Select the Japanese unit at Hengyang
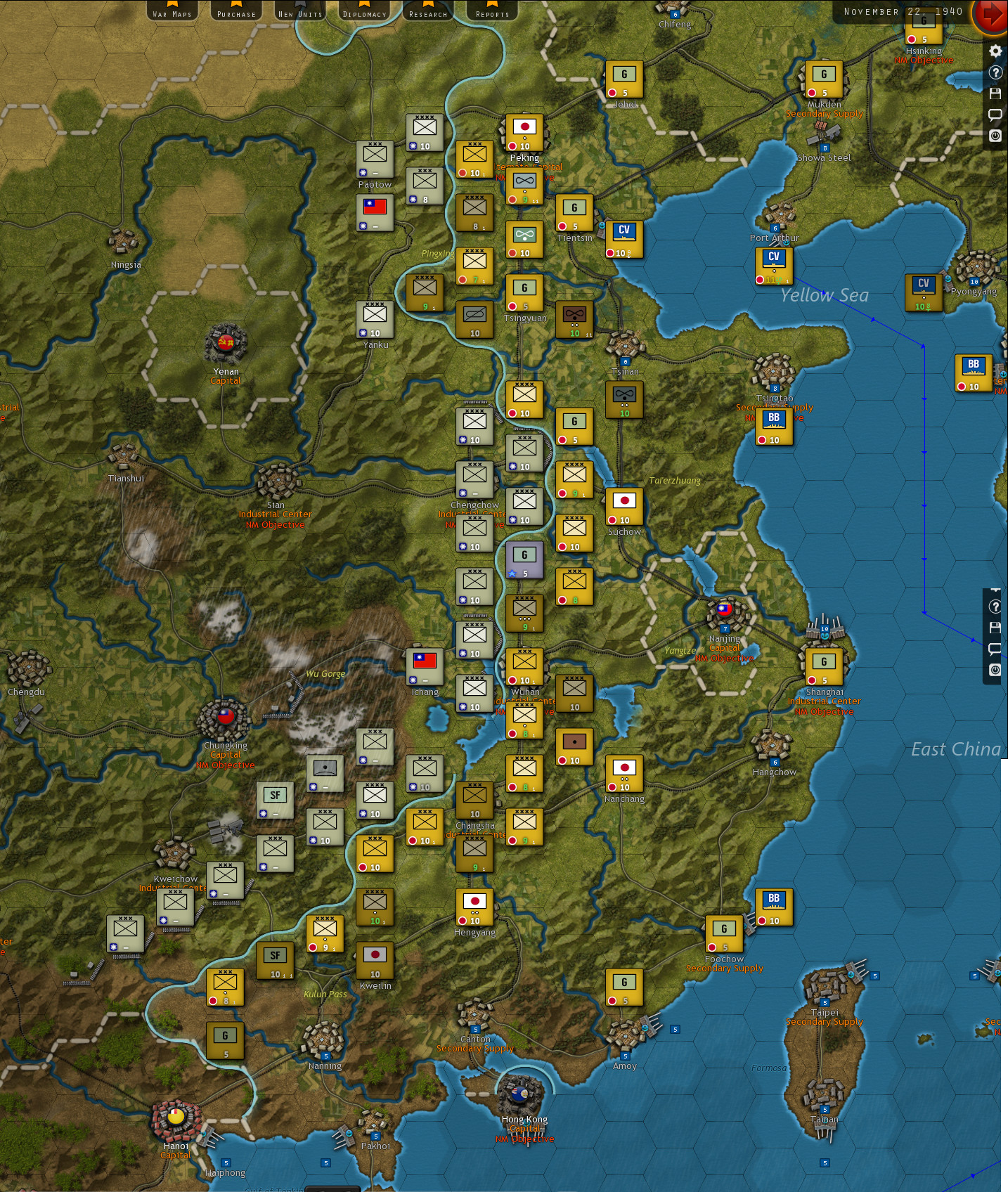 click(x=474, y=906)
